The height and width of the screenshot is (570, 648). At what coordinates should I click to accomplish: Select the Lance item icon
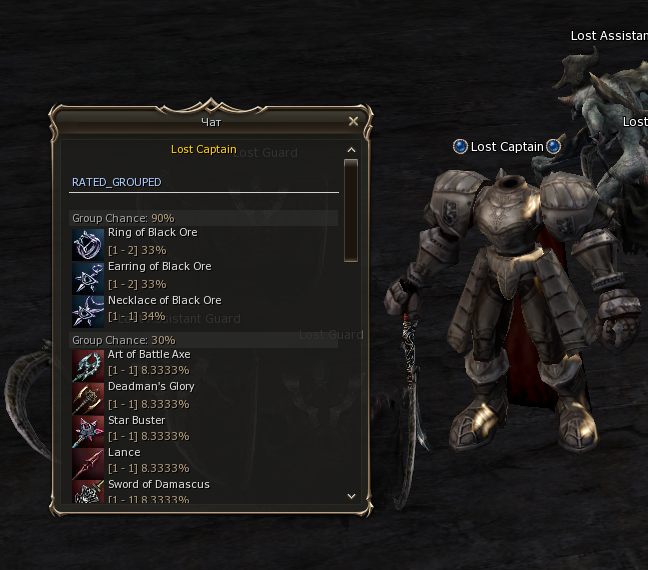click(88, 463)
